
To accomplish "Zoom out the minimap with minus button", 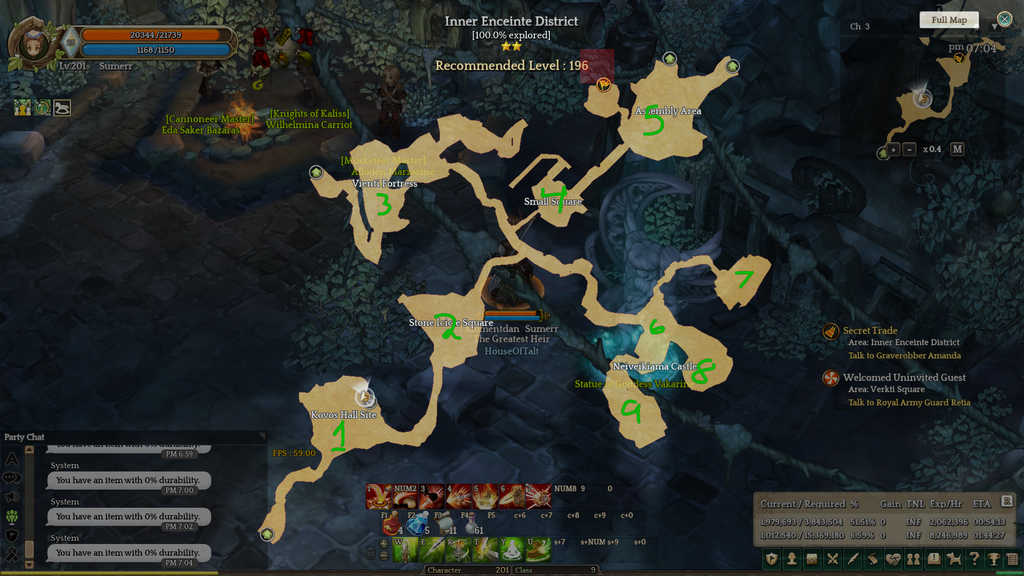I will point(909,150).
